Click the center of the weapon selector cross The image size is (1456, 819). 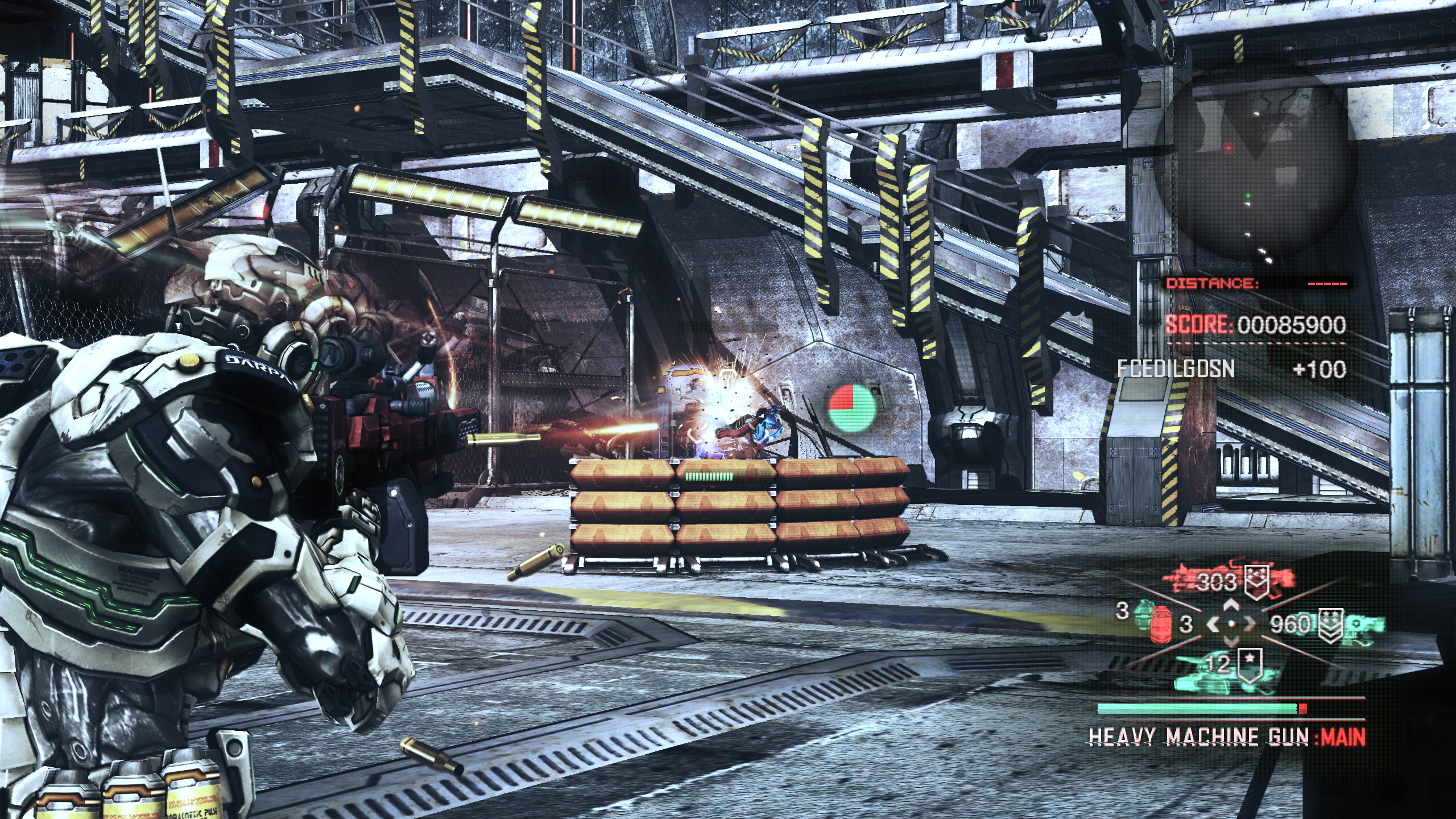click(x=1231, y=624)
